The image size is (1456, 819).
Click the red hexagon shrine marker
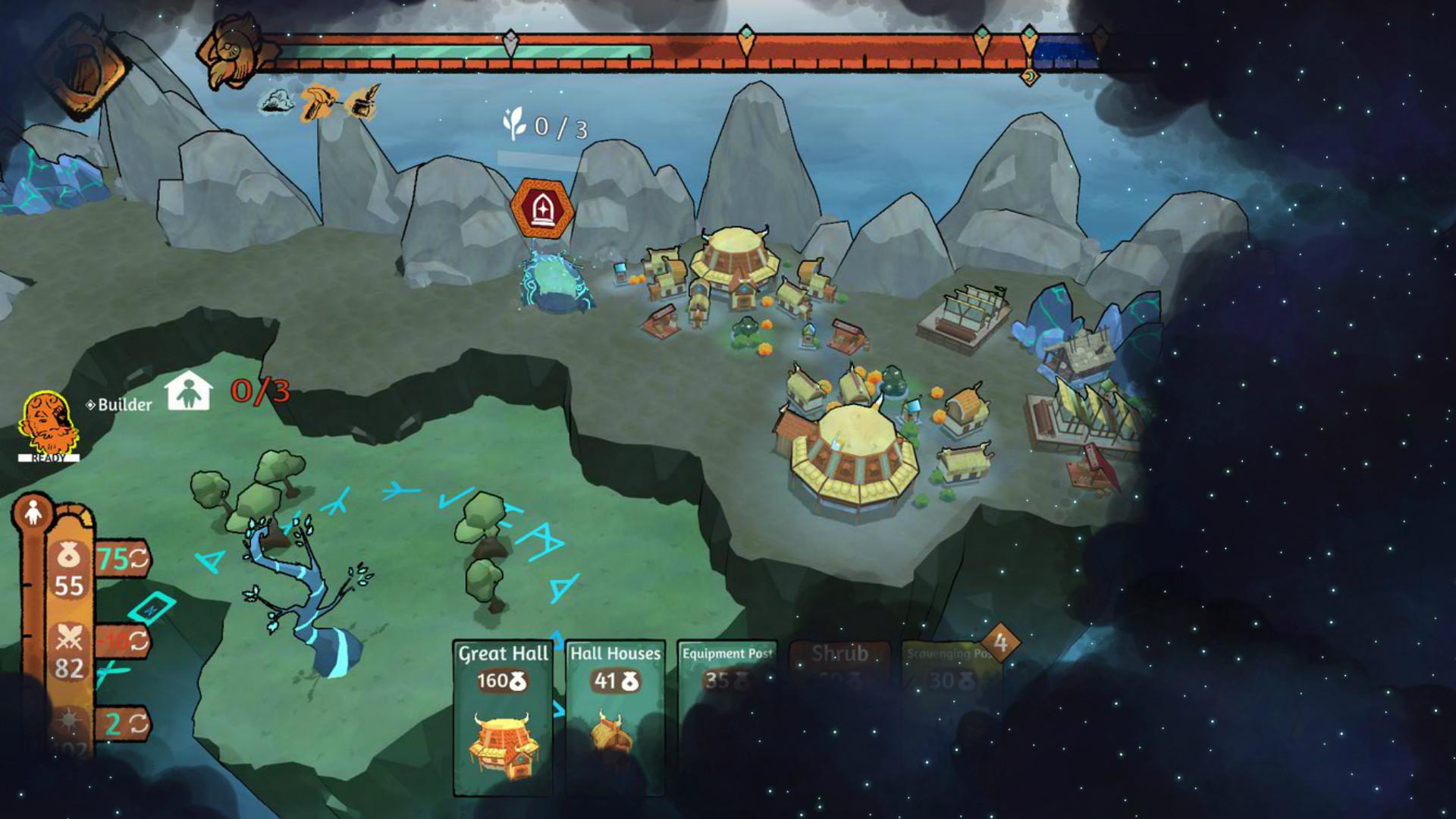pyautogui.click(x=541, y=208)
